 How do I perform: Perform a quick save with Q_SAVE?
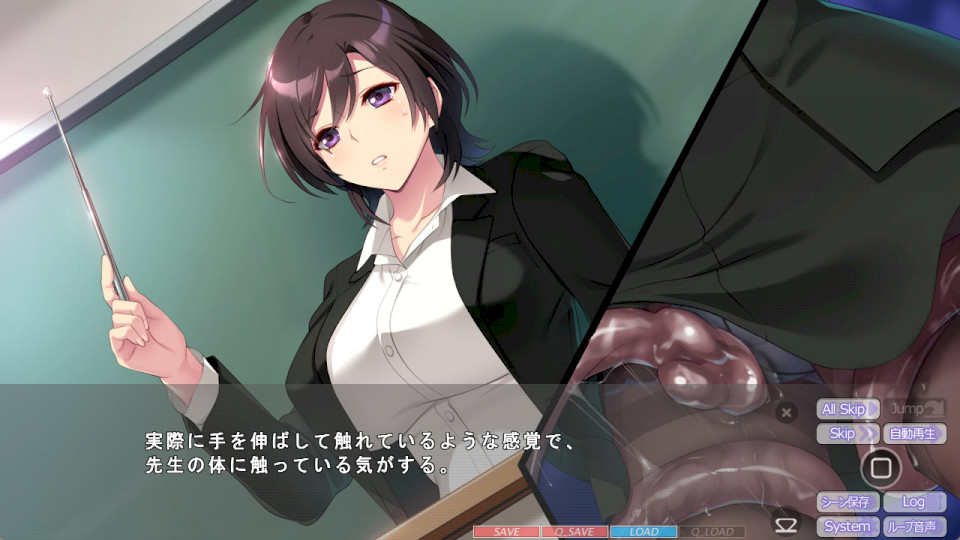(x=574, y=532)
